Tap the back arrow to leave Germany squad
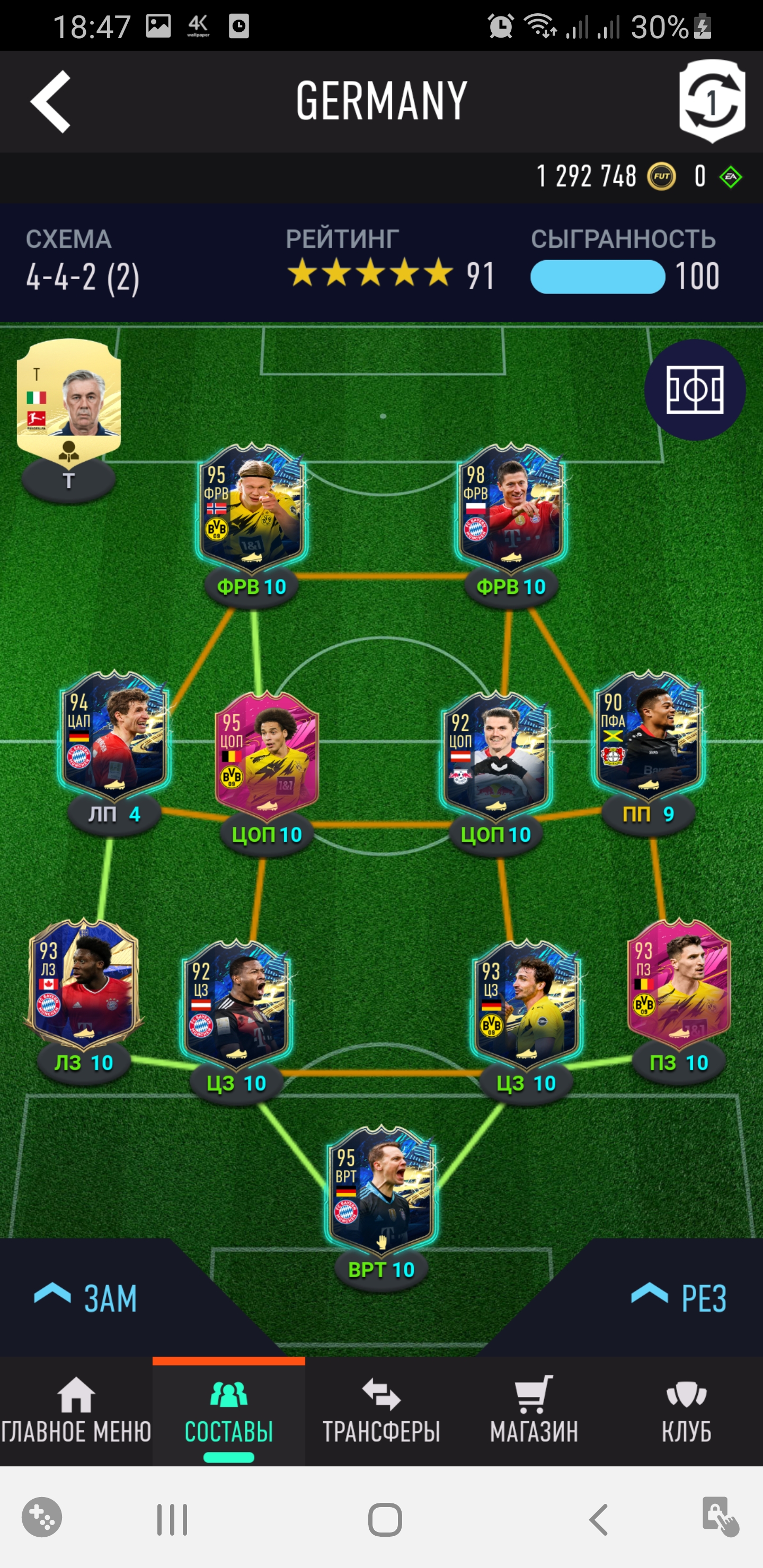 pyautogui.click(x=52, y=102)
